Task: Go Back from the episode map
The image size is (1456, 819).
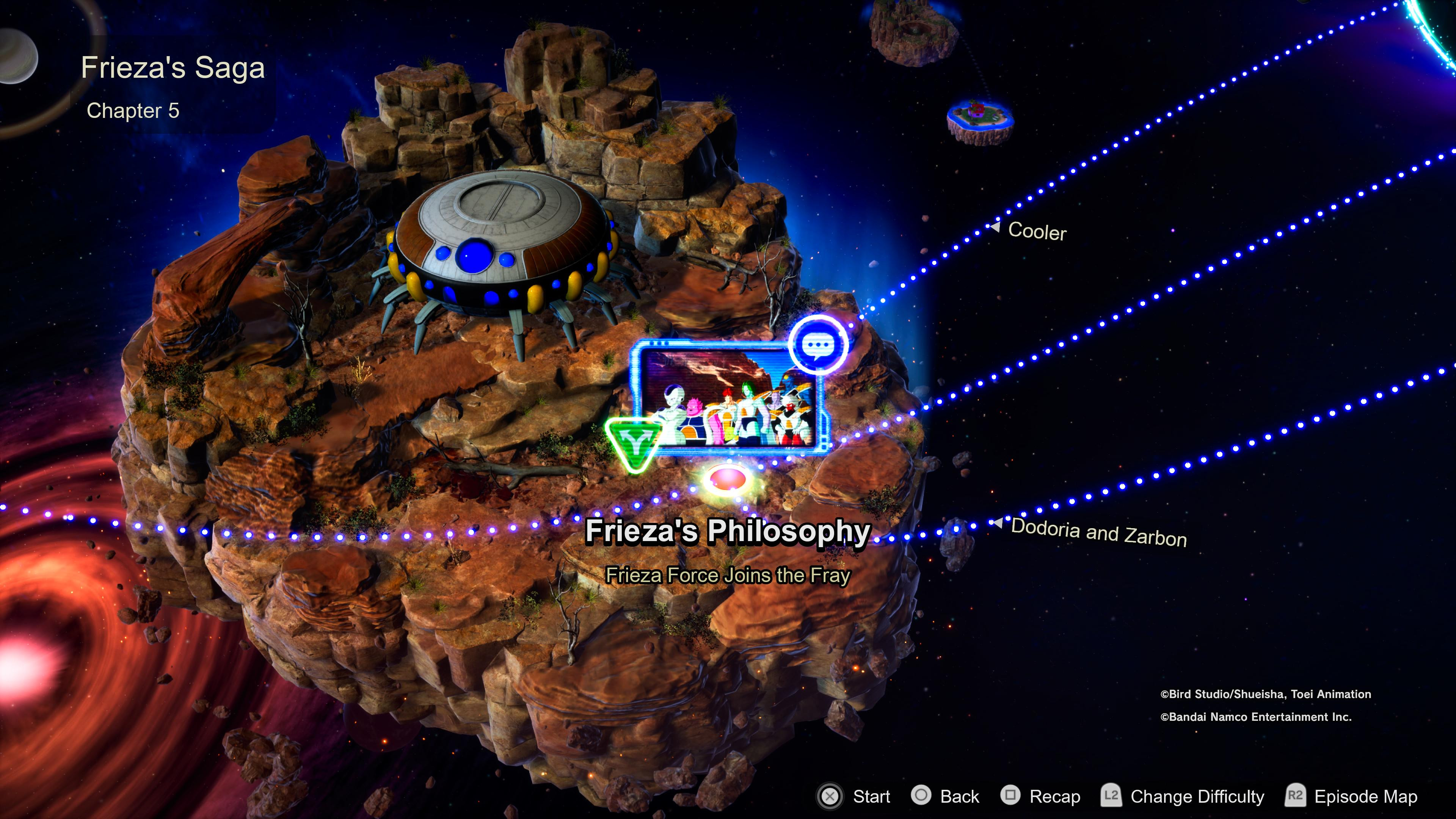Action: point(946,796)
